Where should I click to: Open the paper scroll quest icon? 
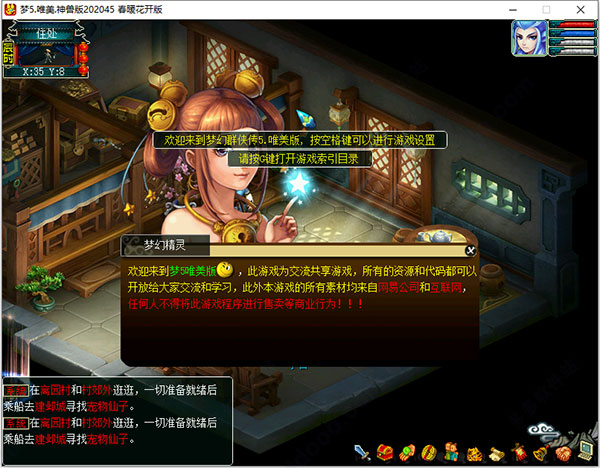click(495, 452)
